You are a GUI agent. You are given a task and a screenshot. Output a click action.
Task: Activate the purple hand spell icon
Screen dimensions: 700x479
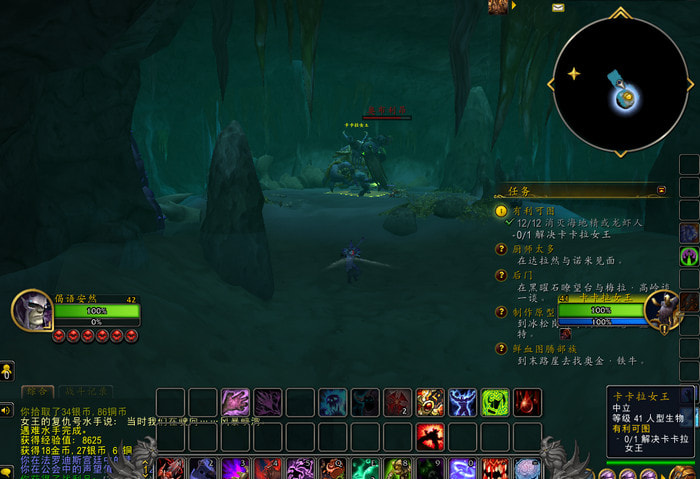coord(235,402)
